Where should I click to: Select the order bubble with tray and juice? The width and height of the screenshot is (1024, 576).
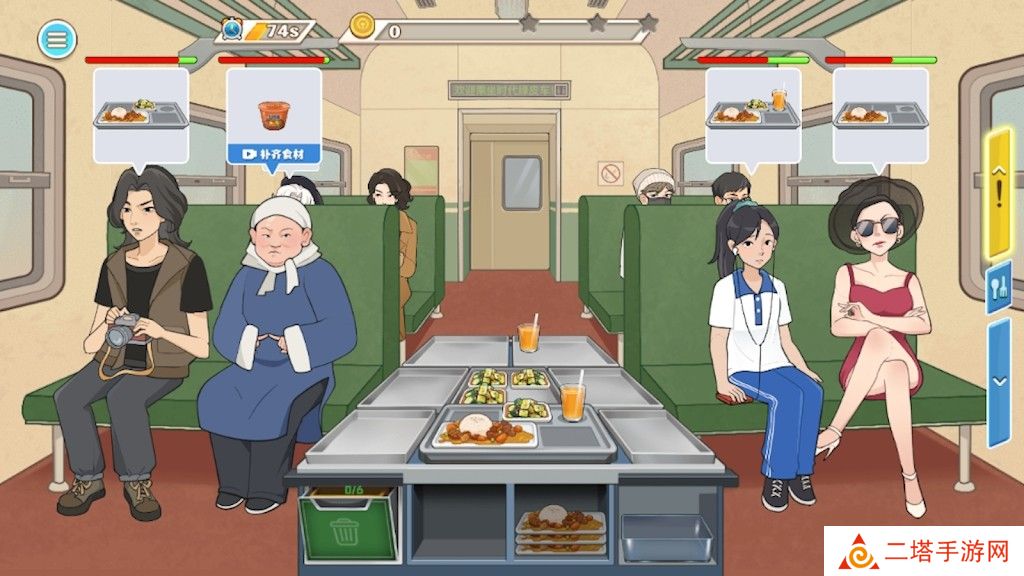[x=753, y=113]
